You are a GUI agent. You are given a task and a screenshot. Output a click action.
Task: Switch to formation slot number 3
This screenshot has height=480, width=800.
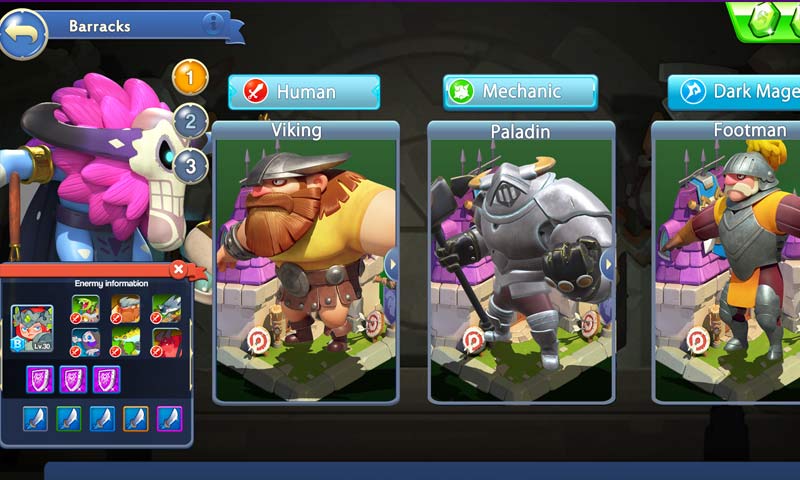(x=190, y=165)
